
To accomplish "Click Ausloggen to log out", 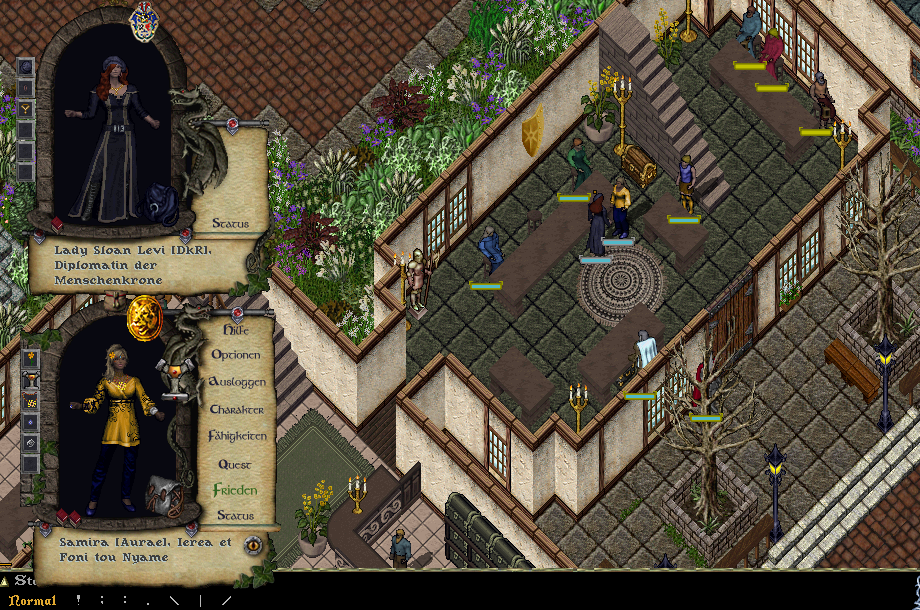I will tap(236, 382).
